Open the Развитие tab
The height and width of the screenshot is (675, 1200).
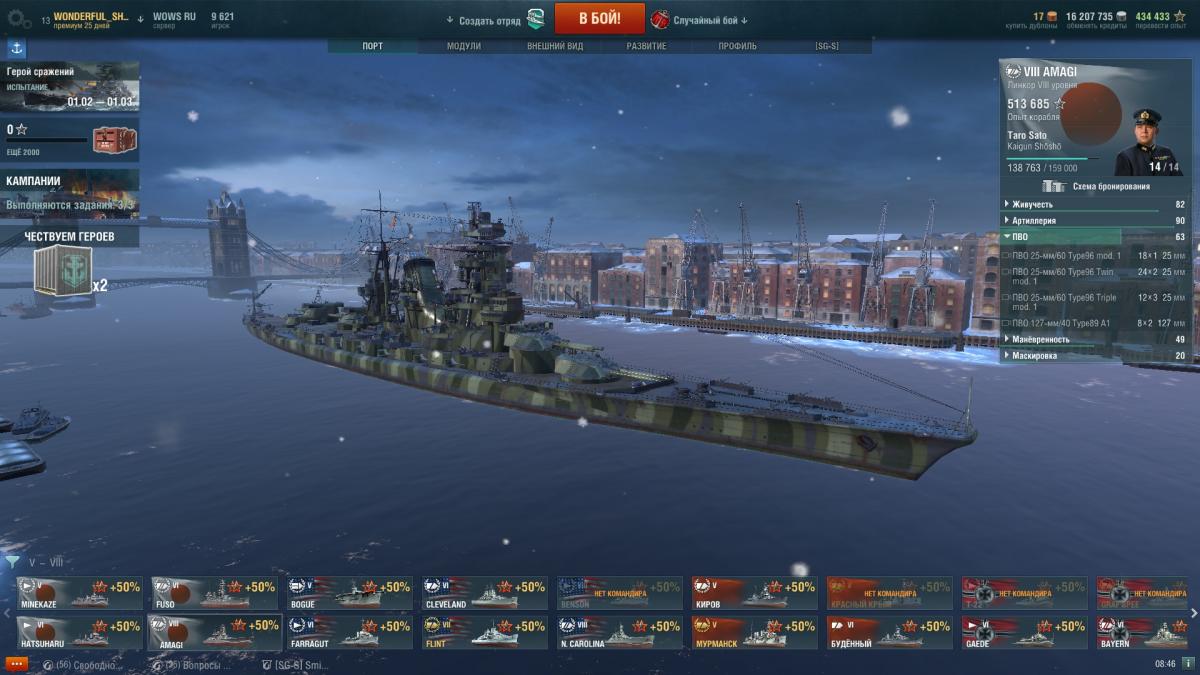pos(646,46)
